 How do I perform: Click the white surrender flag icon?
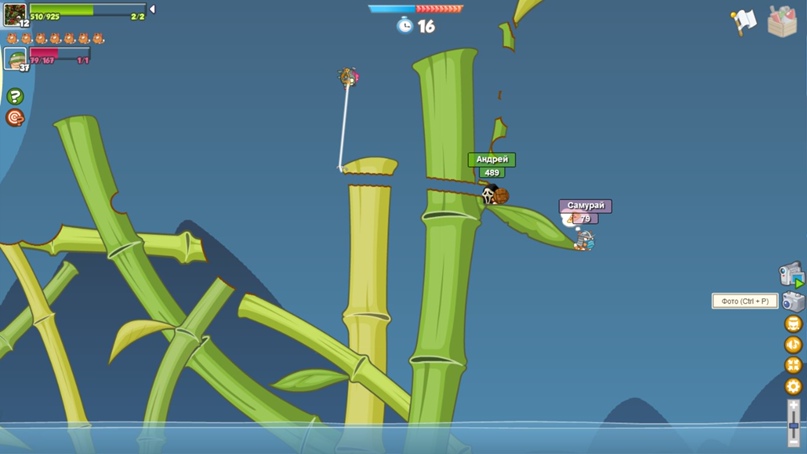[x=744, y=21]
